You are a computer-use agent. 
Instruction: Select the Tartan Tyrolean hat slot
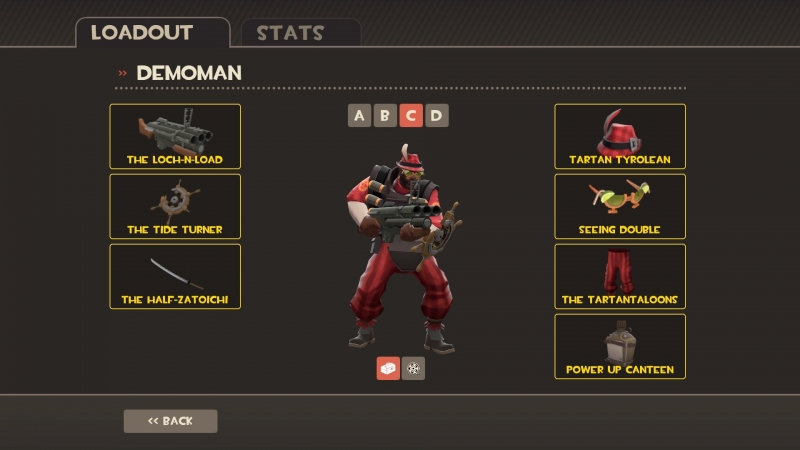620,136
